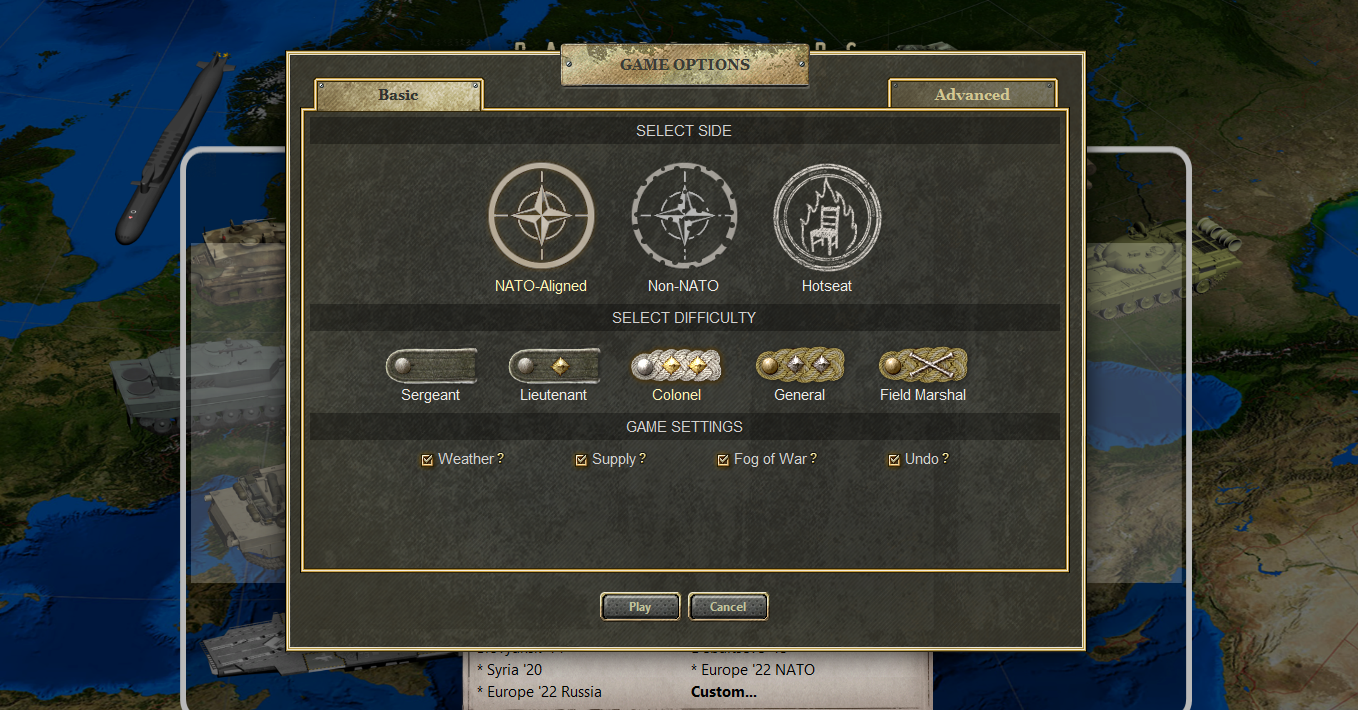Pick the Hotseat burning chair mode
The image size is (1358, 710).
pos(827,216)
